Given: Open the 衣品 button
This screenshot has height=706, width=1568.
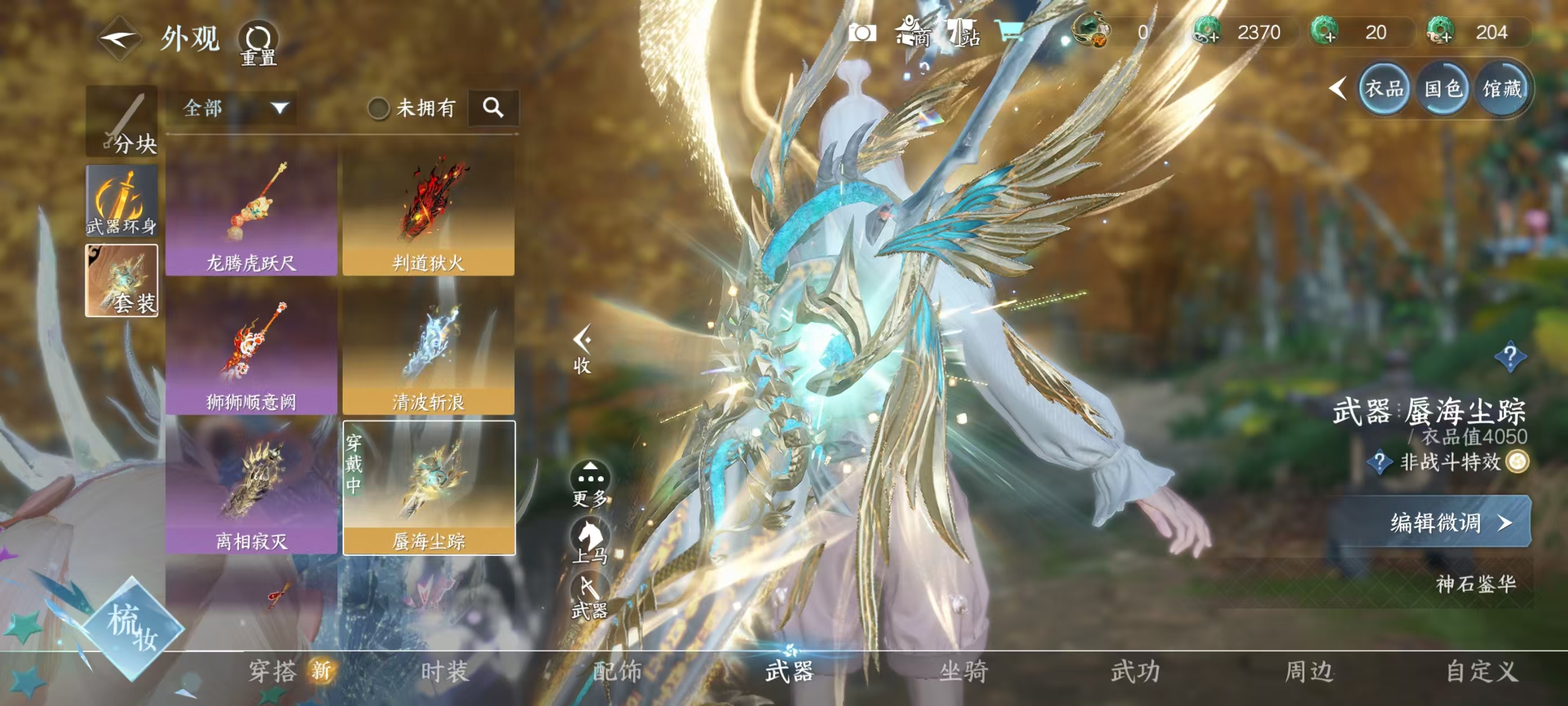Looking at the screenshot, I should [x=1384, y=89].
